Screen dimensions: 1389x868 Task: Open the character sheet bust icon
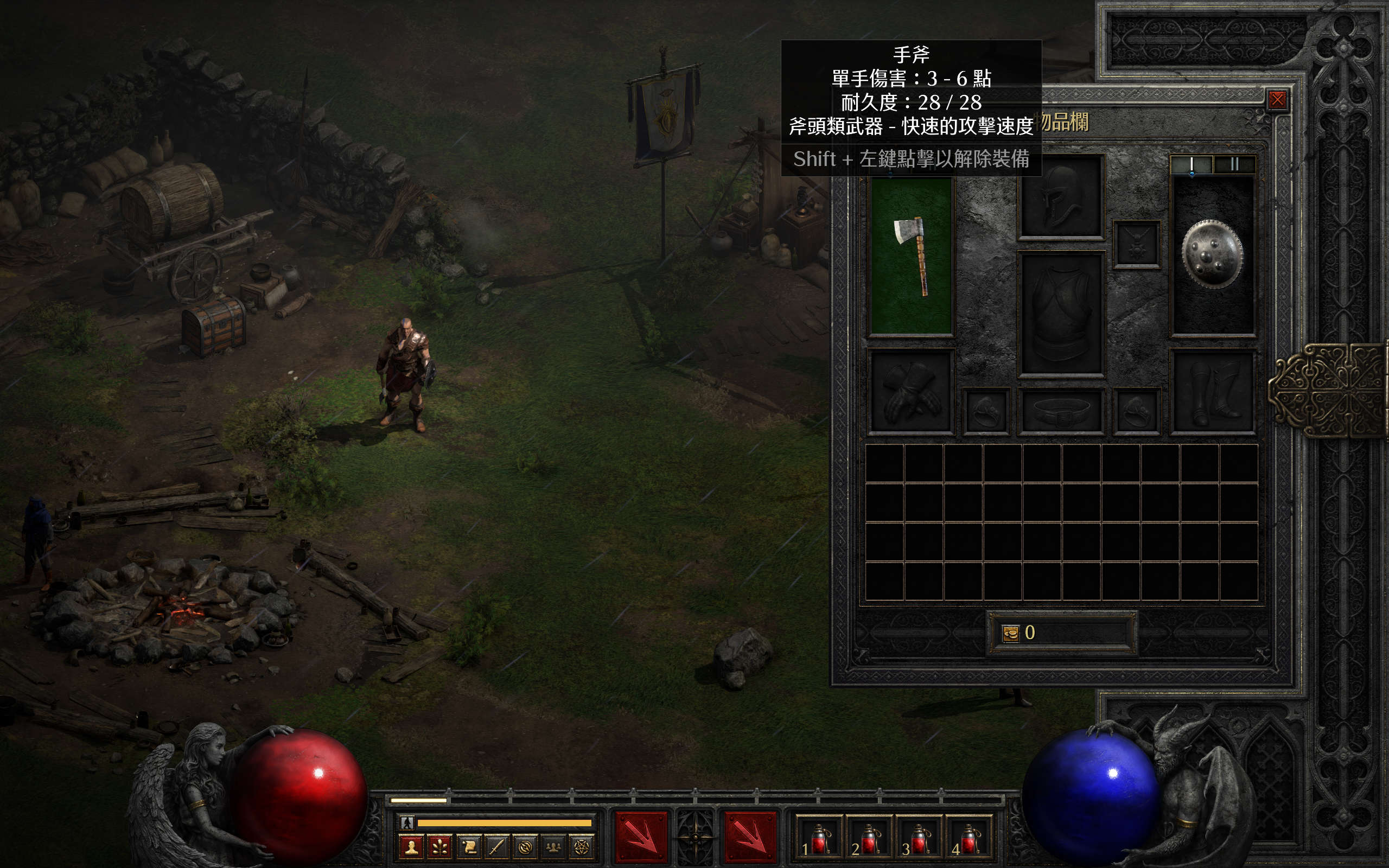tap(411, 847)
